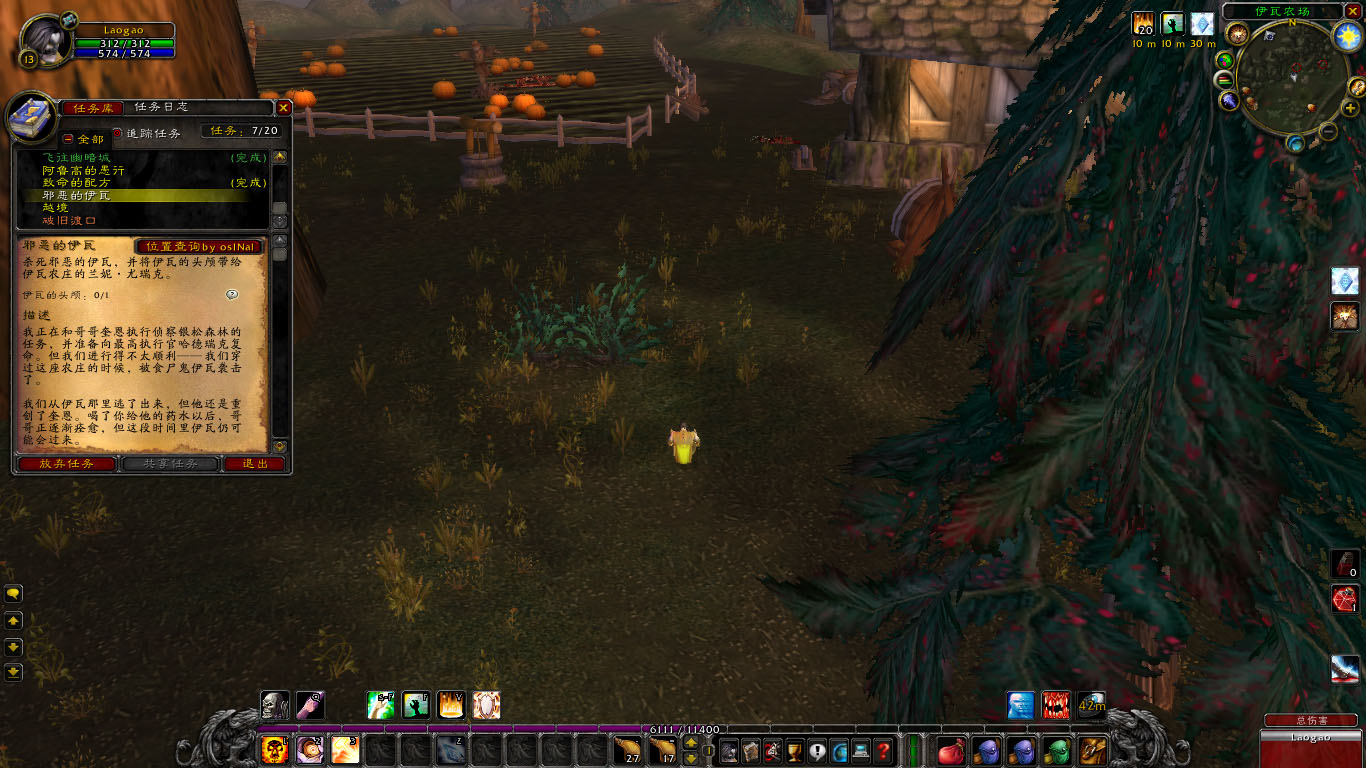Screen dimensions: 1366x768
Task: Abandon quest with the 放弃任务 button
Action: point(66,464)
